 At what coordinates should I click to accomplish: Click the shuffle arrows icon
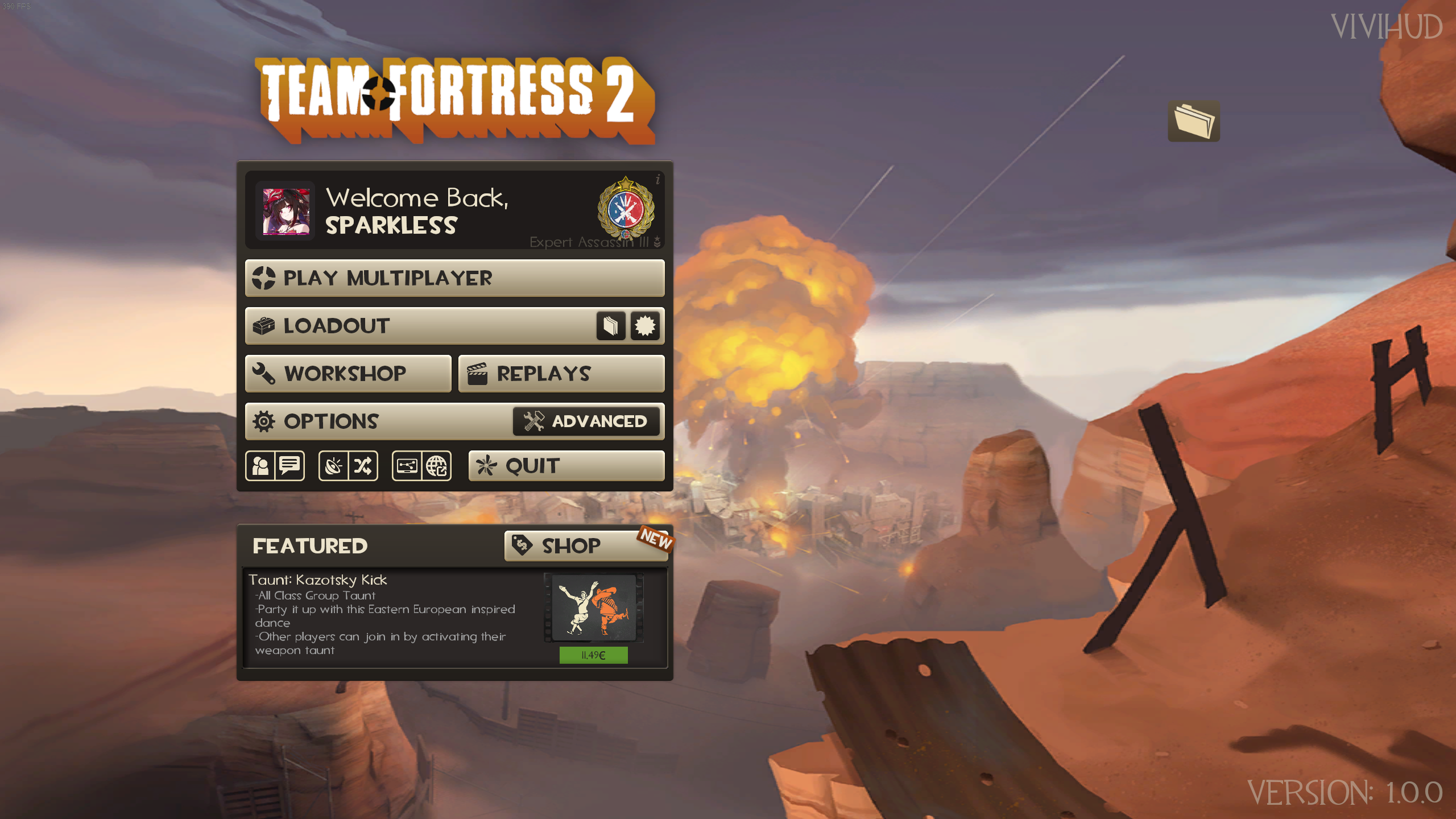(363, 466)
